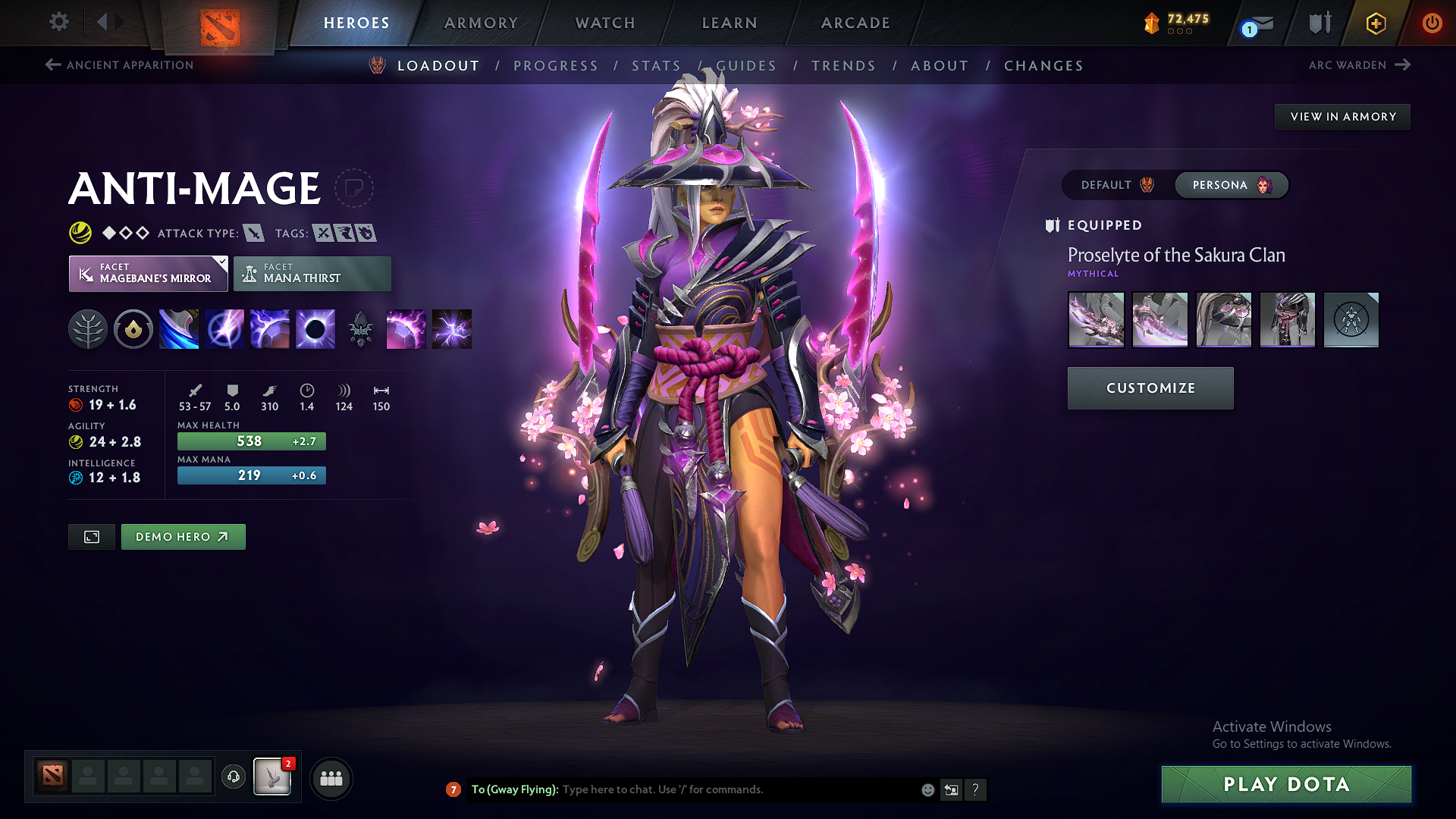
Task: Select the Persona appearance toggle
Action: click(x=1231, y=184)
